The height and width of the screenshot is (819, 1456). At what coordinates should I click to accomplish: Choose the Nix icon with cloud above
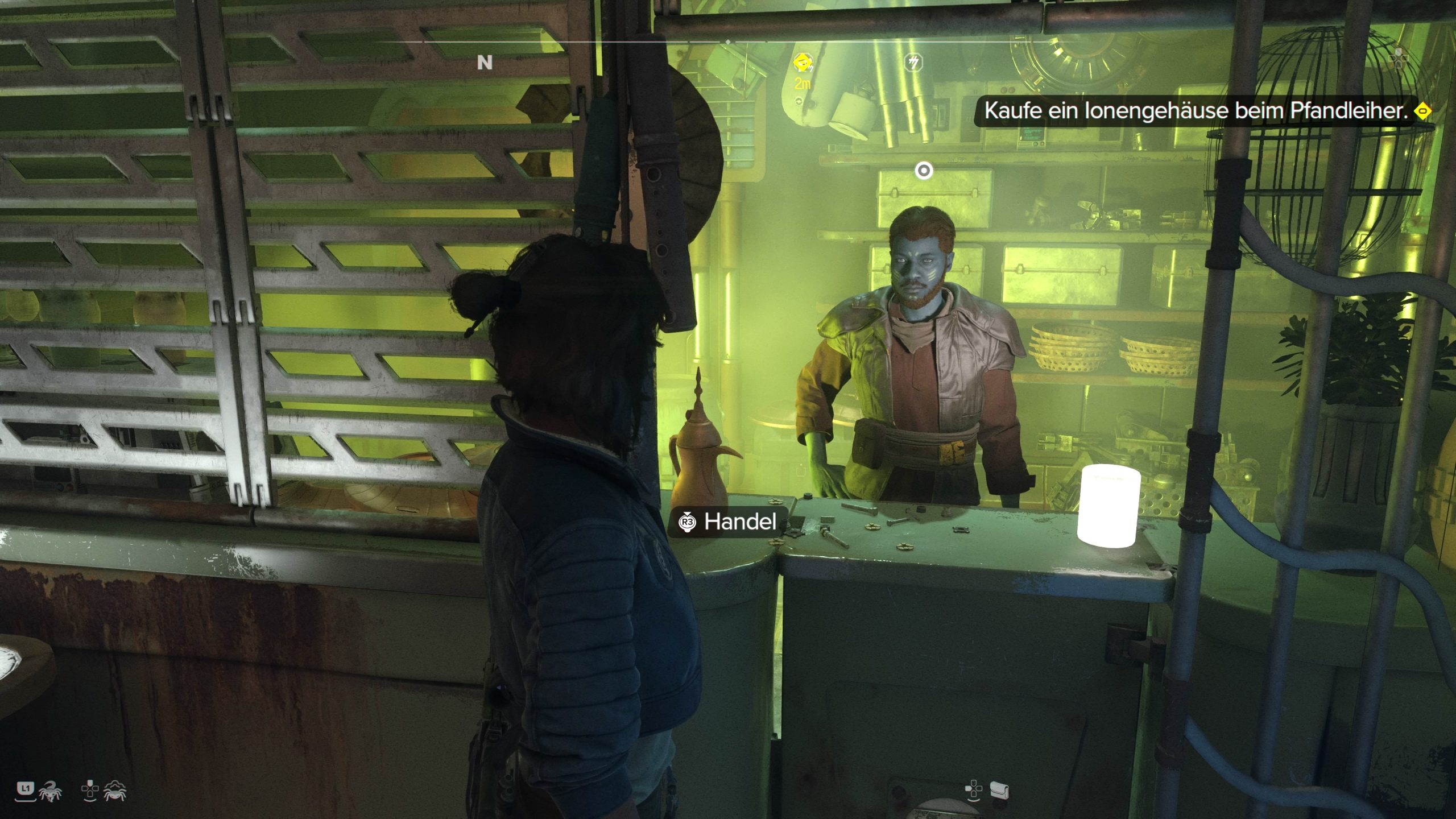click(x=114, y=791)
